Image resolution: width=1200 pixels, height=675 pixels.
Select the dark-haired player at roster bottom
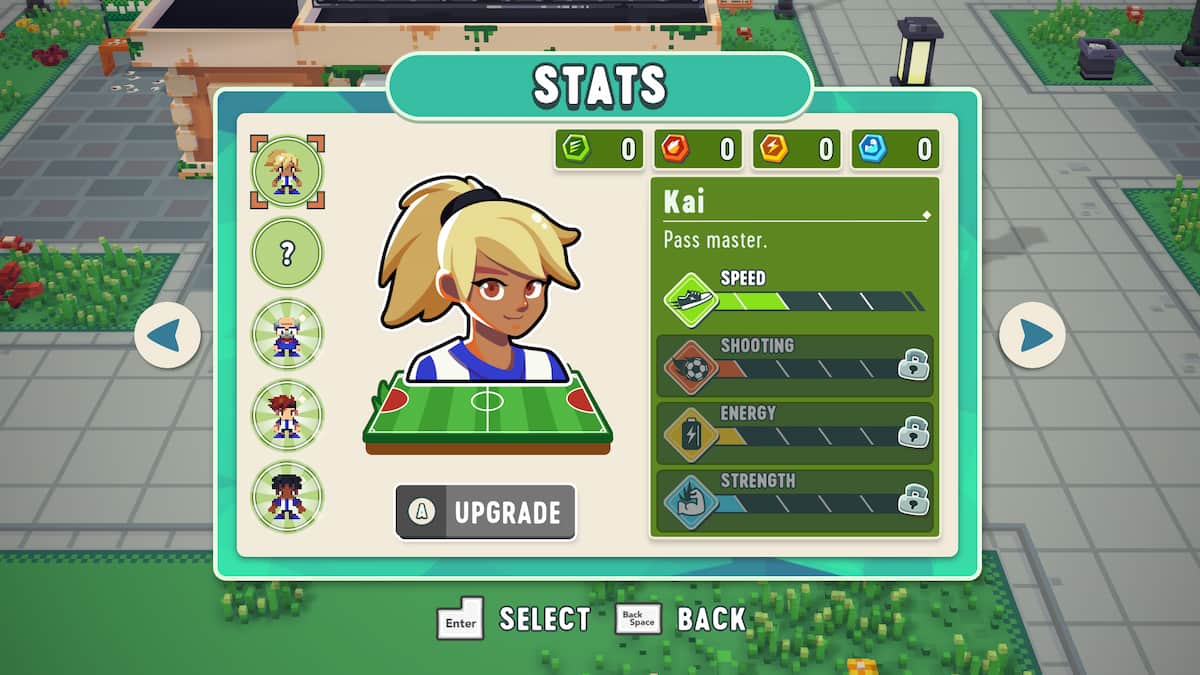click(x=287, y=496)
